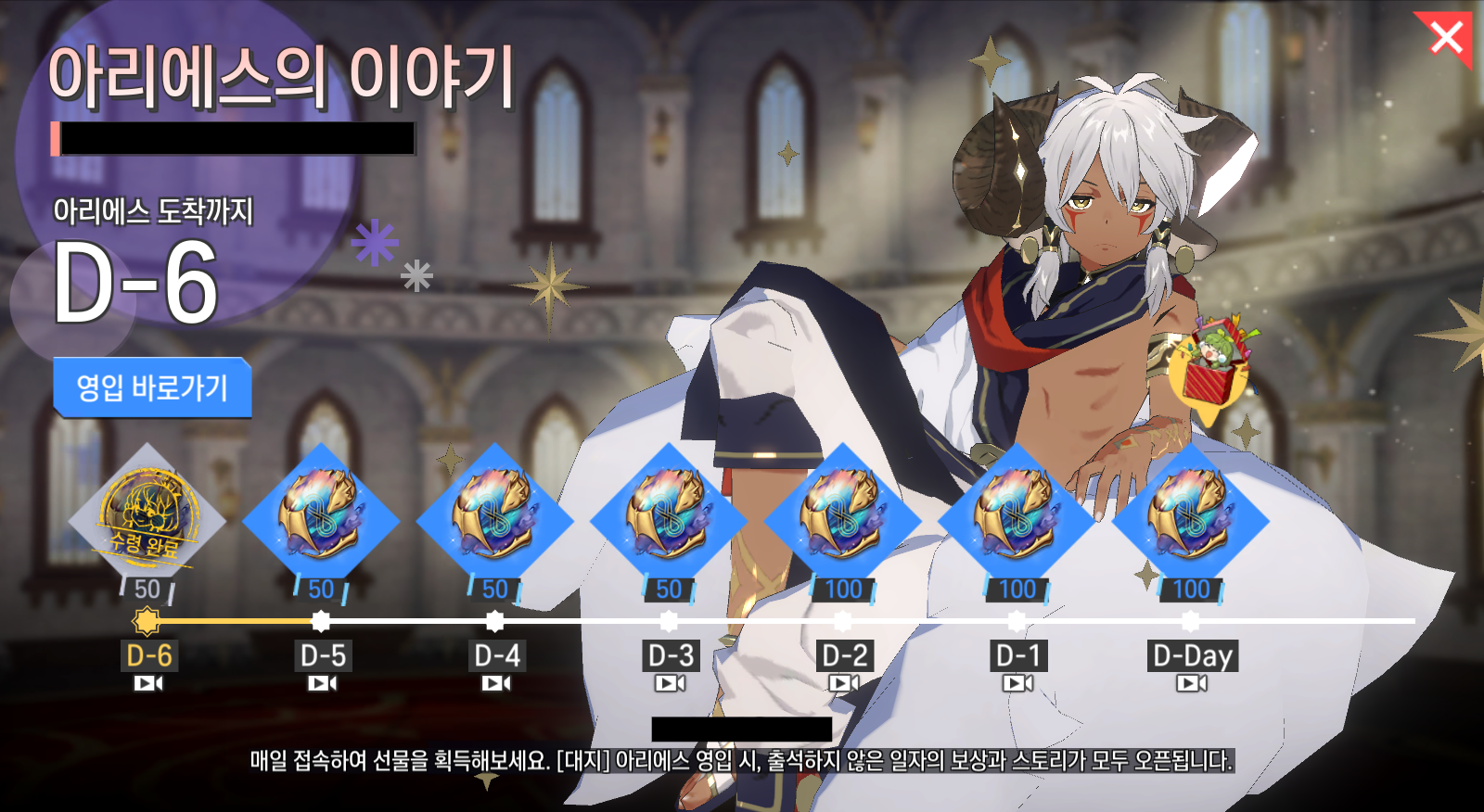Select the D-Day reward gem
1484x812 pixels.
(x=1190, y=519)
